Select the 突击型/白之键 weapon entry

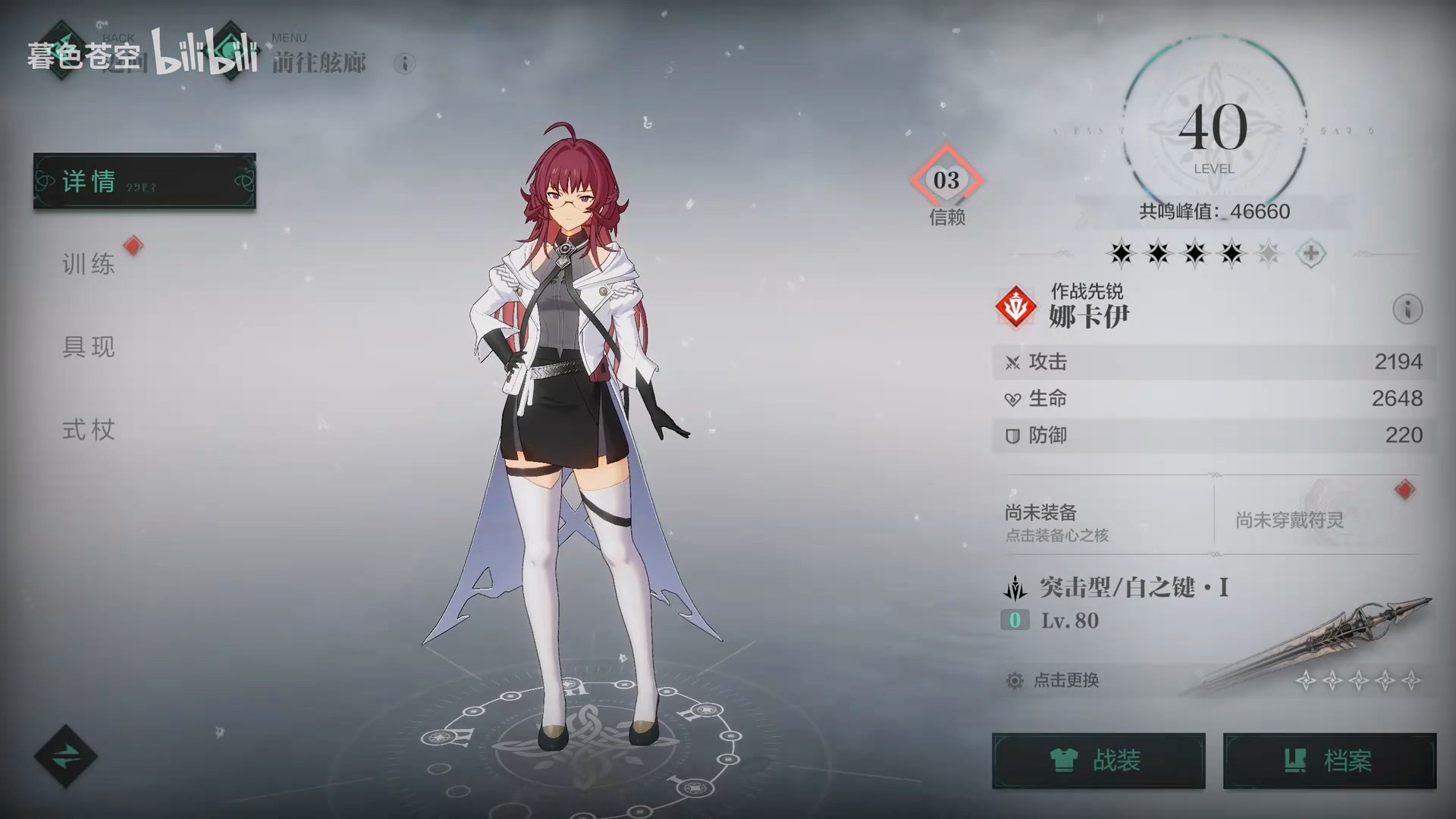coord(1133,588)
